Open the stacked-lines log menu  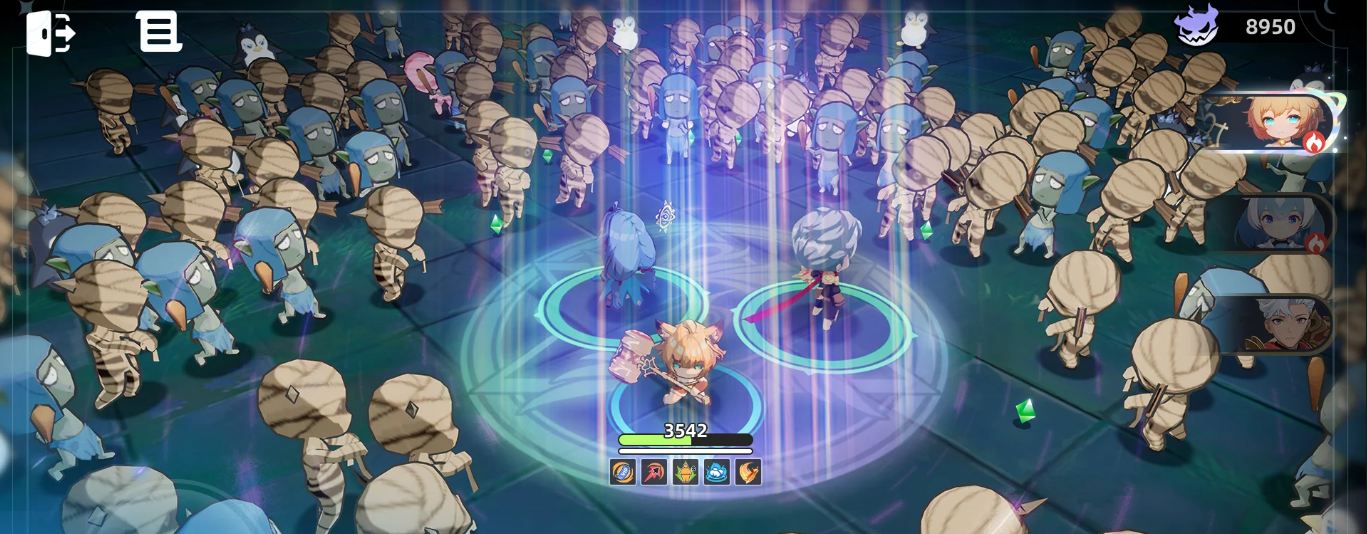pos(158,32)
